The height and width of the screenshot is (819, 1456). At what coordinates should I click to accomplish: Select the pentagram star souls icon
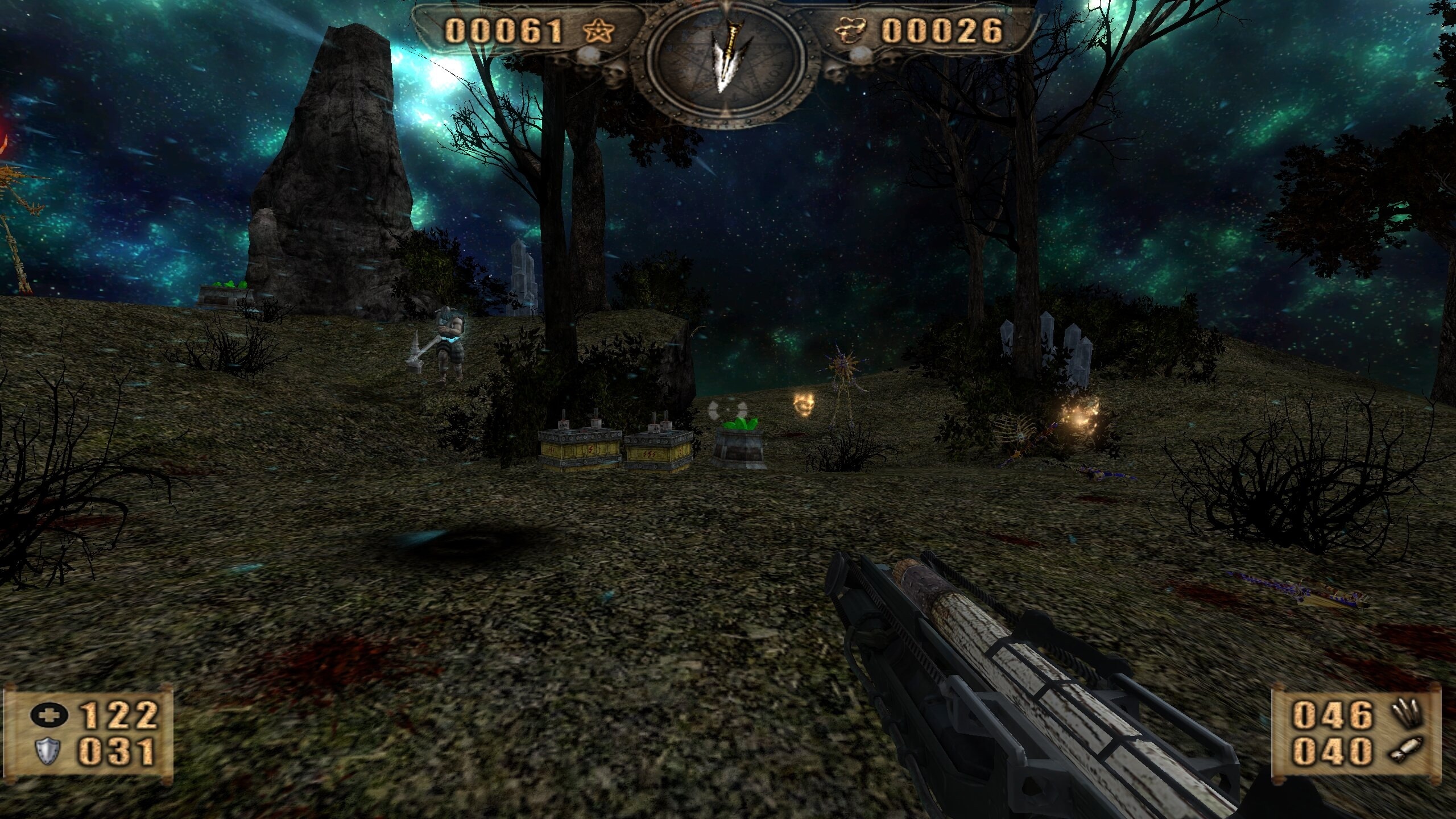coord(600,31)
